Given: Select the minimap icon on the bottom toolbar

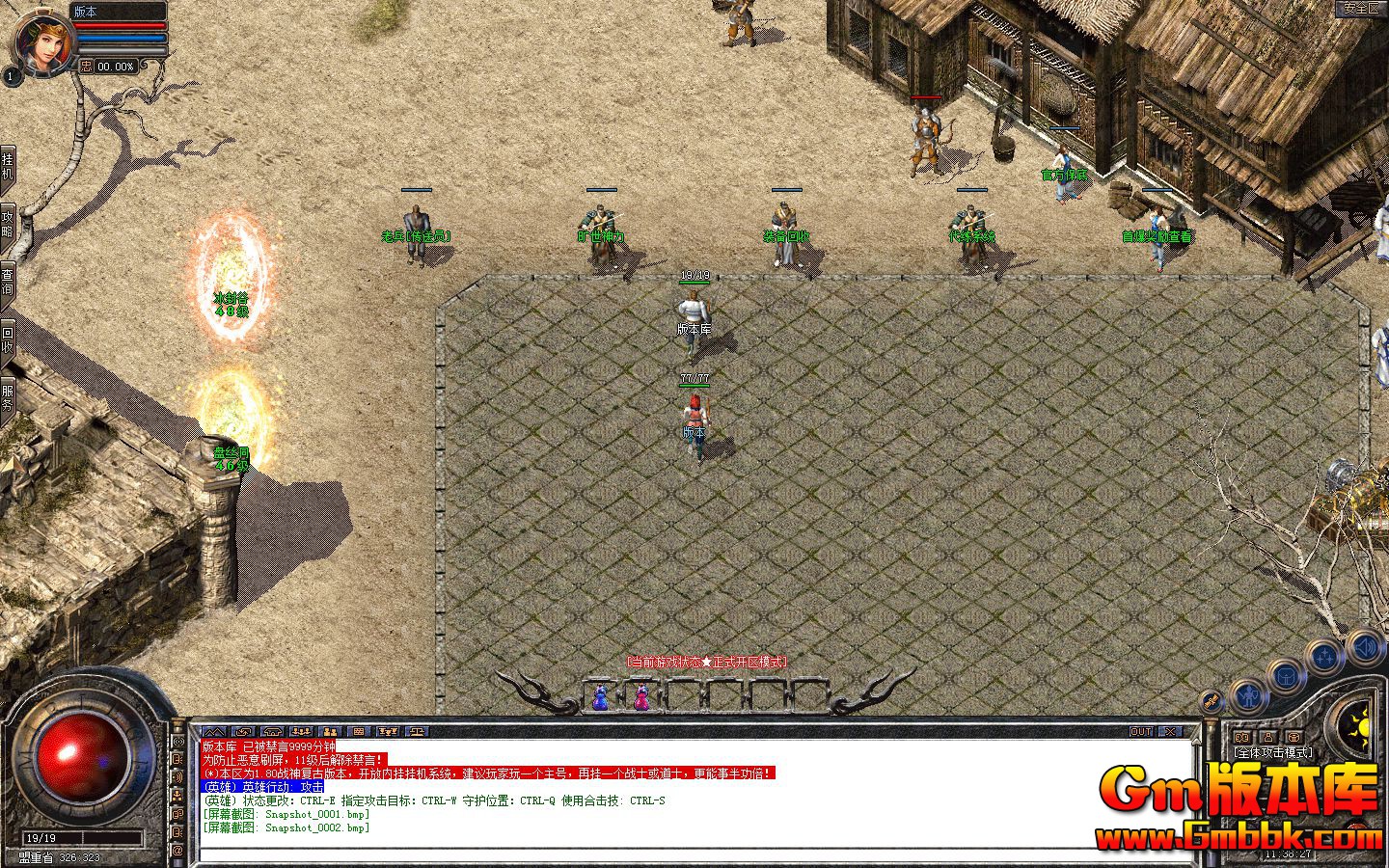Looking at the screenshot, I should (214, 730).
